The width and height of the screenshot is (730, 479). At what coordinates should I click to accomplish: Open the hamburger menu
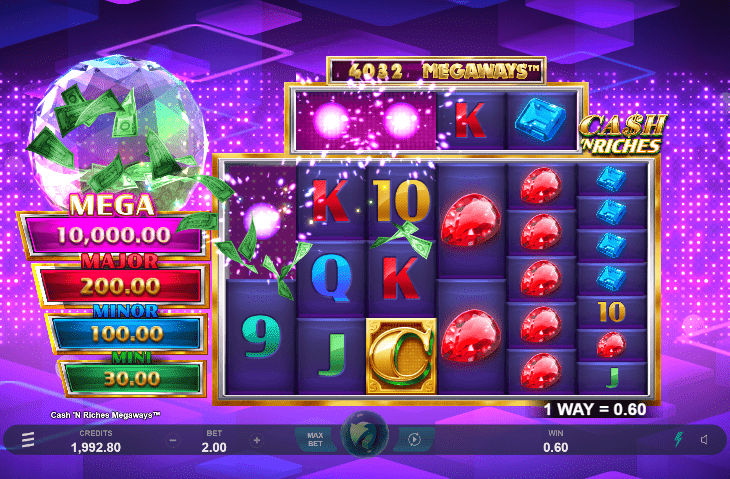(x=28, y=440)
